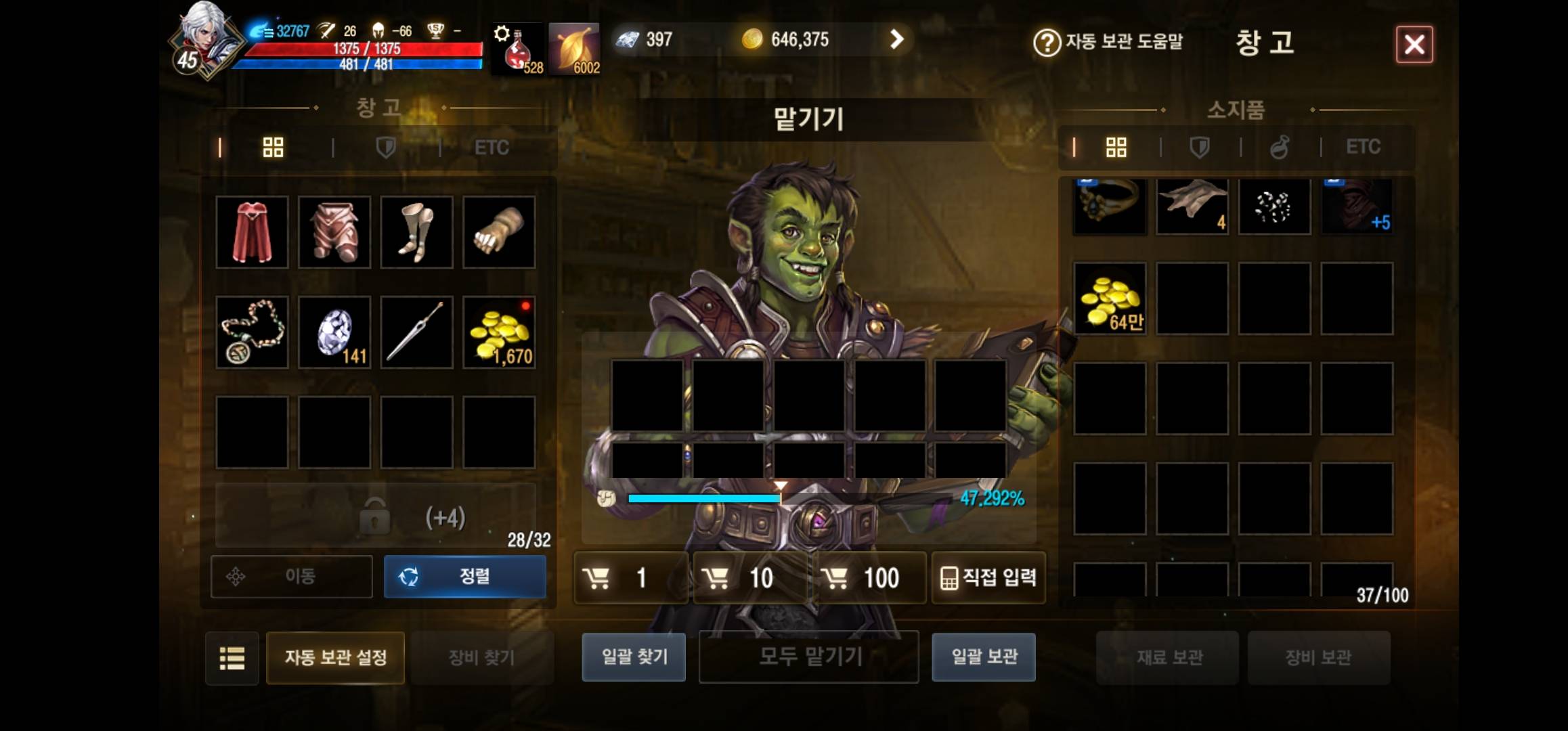The height and width of the screenshot is (731, 1568).
Task: Expand the currency panel with the right chevron
Action: pos(898,39)
